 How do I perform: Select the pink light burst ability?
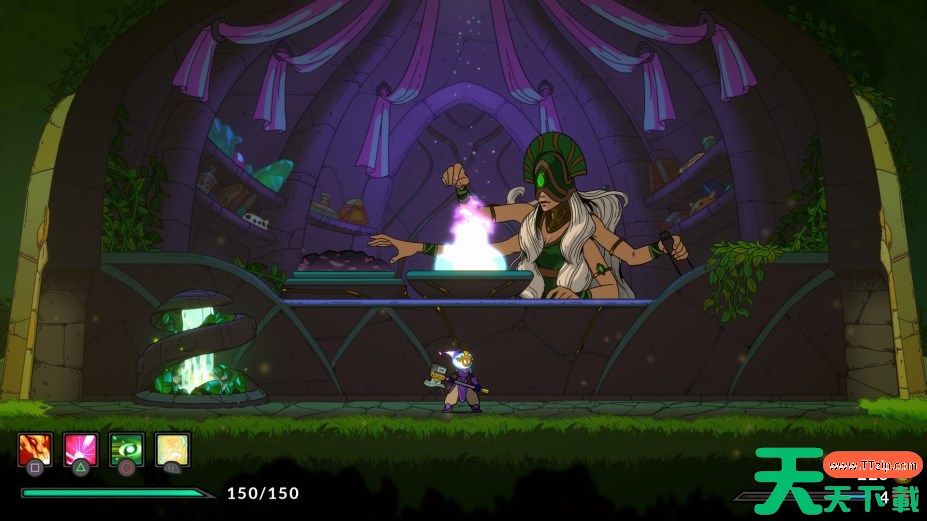[80, 449]
